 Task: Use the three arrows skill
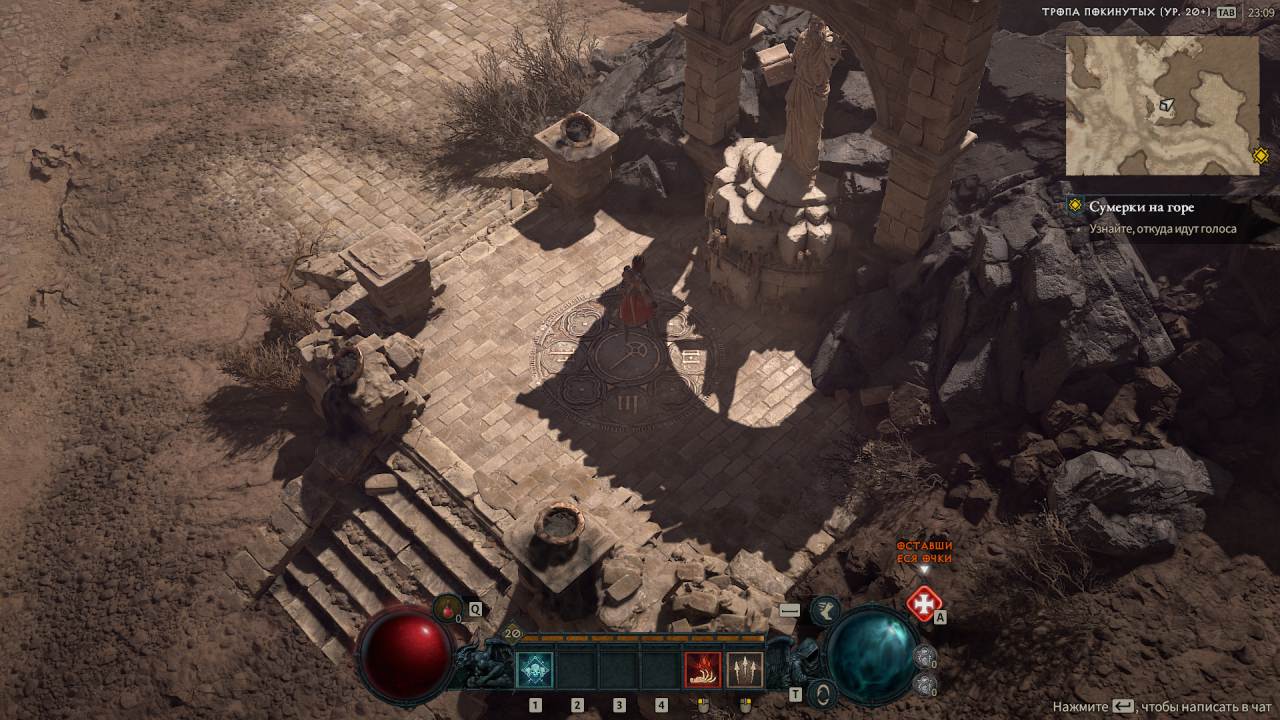click(744, 669)
